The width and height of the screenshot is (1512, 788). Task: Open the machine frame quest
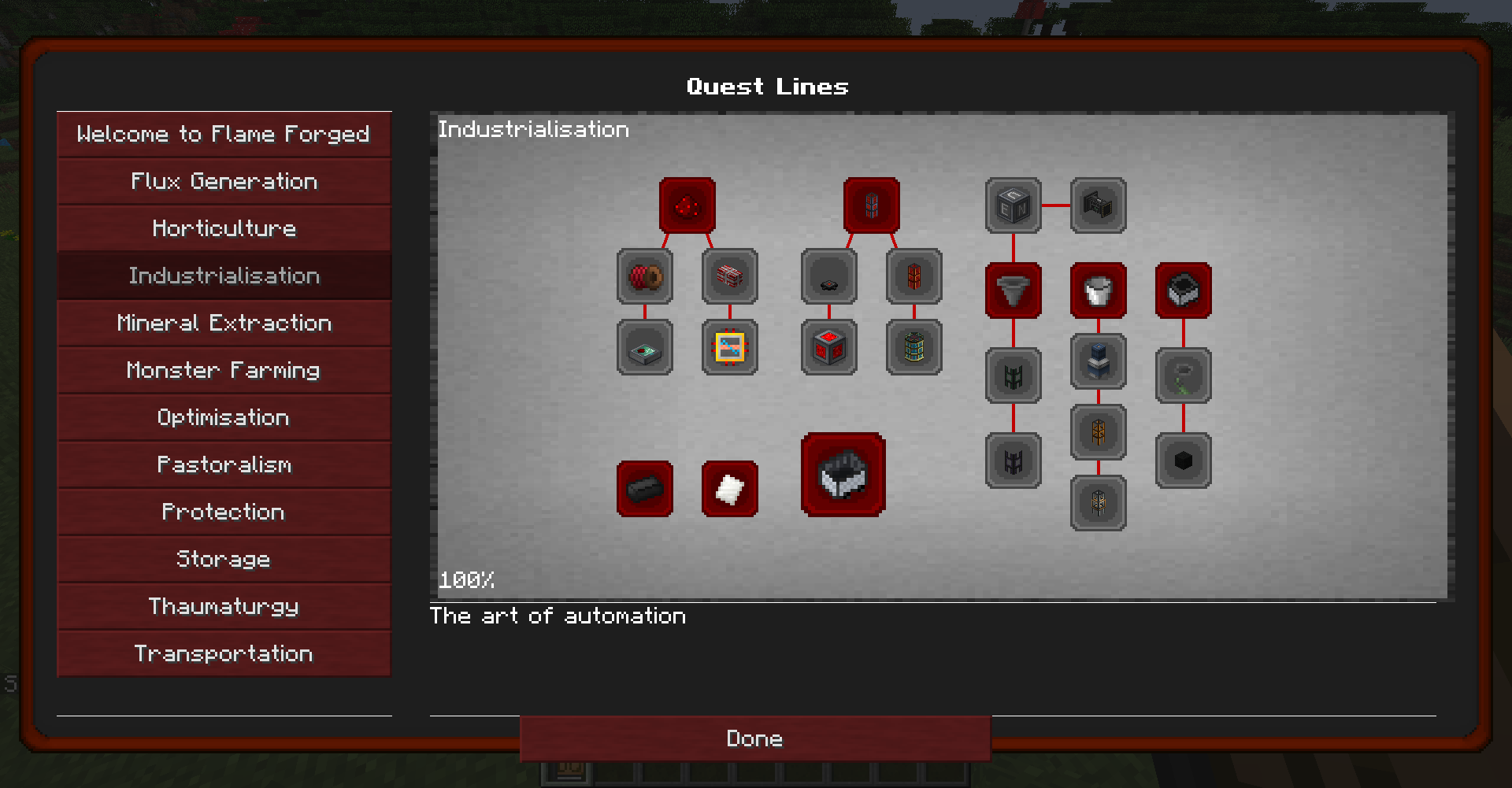tap(1098, 205)
